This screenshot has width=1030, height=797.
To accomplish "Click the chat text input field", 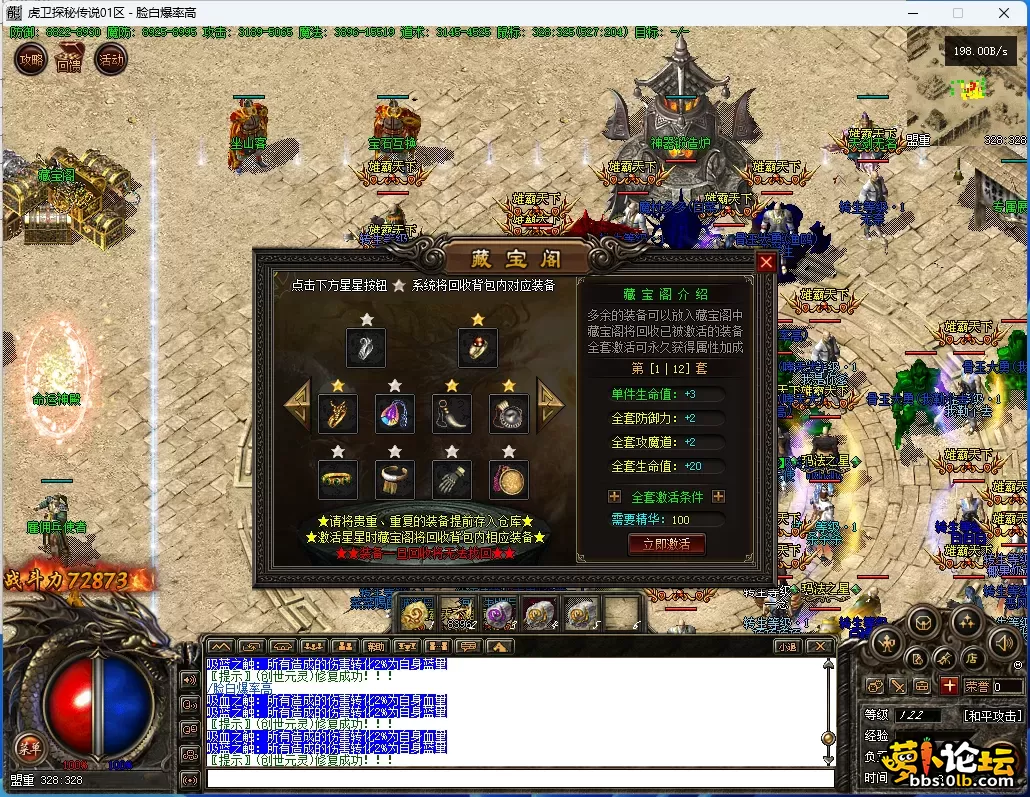I will coord(520,779).
